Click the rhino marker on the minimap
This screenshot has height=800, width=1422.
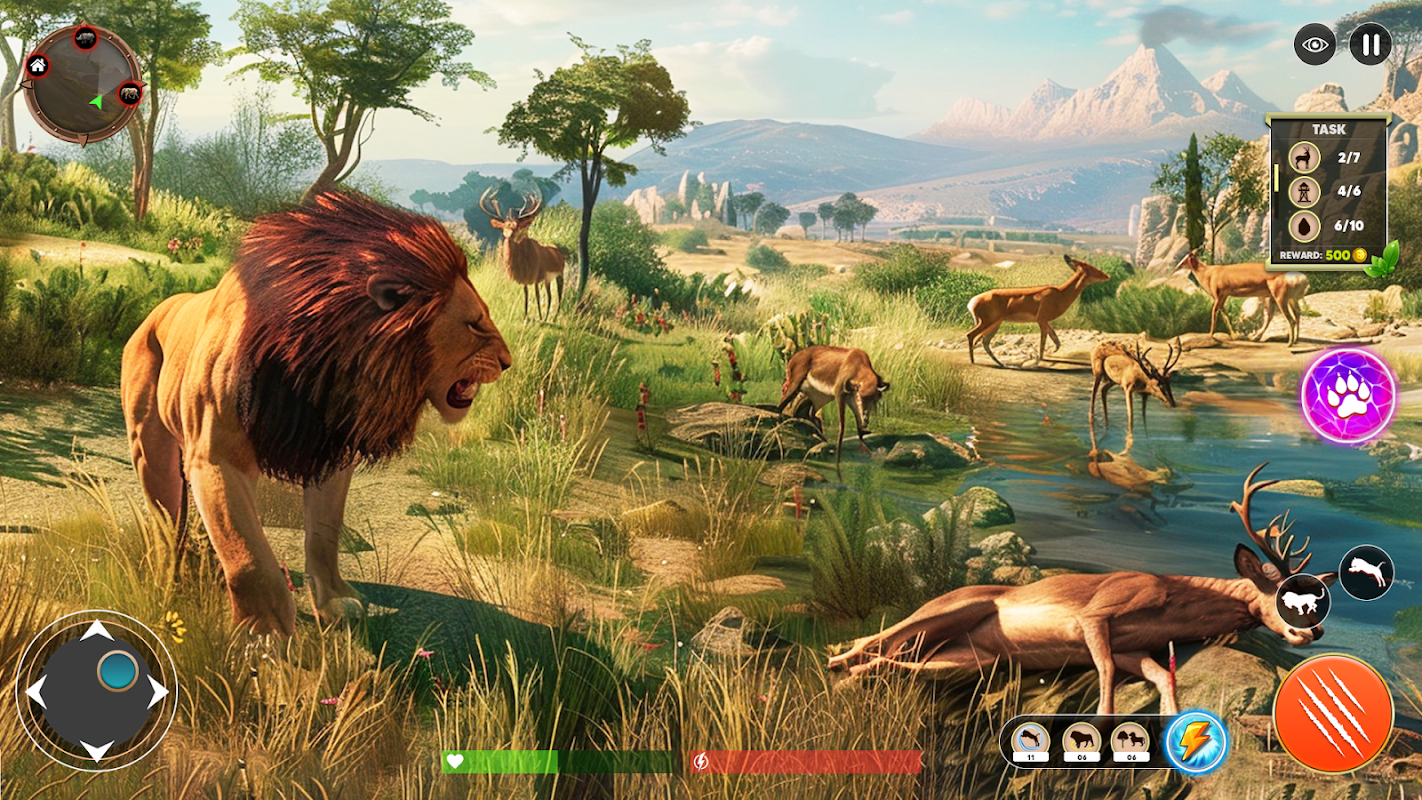click(x=85, y=39)
